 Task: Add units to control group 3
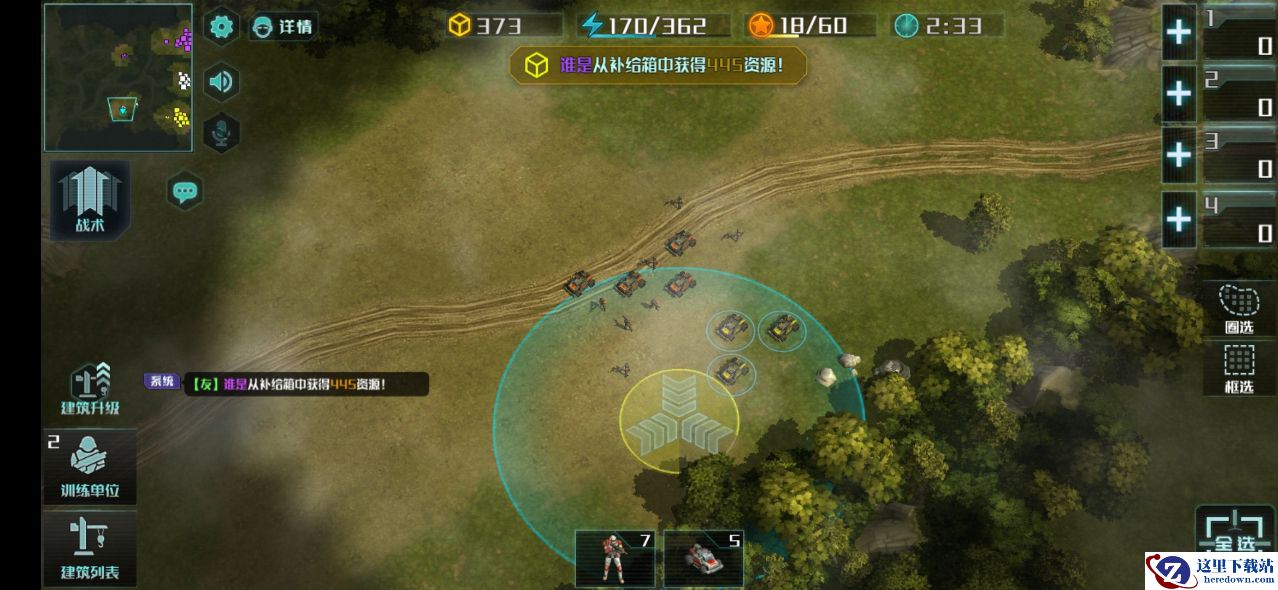[1180, 155]
